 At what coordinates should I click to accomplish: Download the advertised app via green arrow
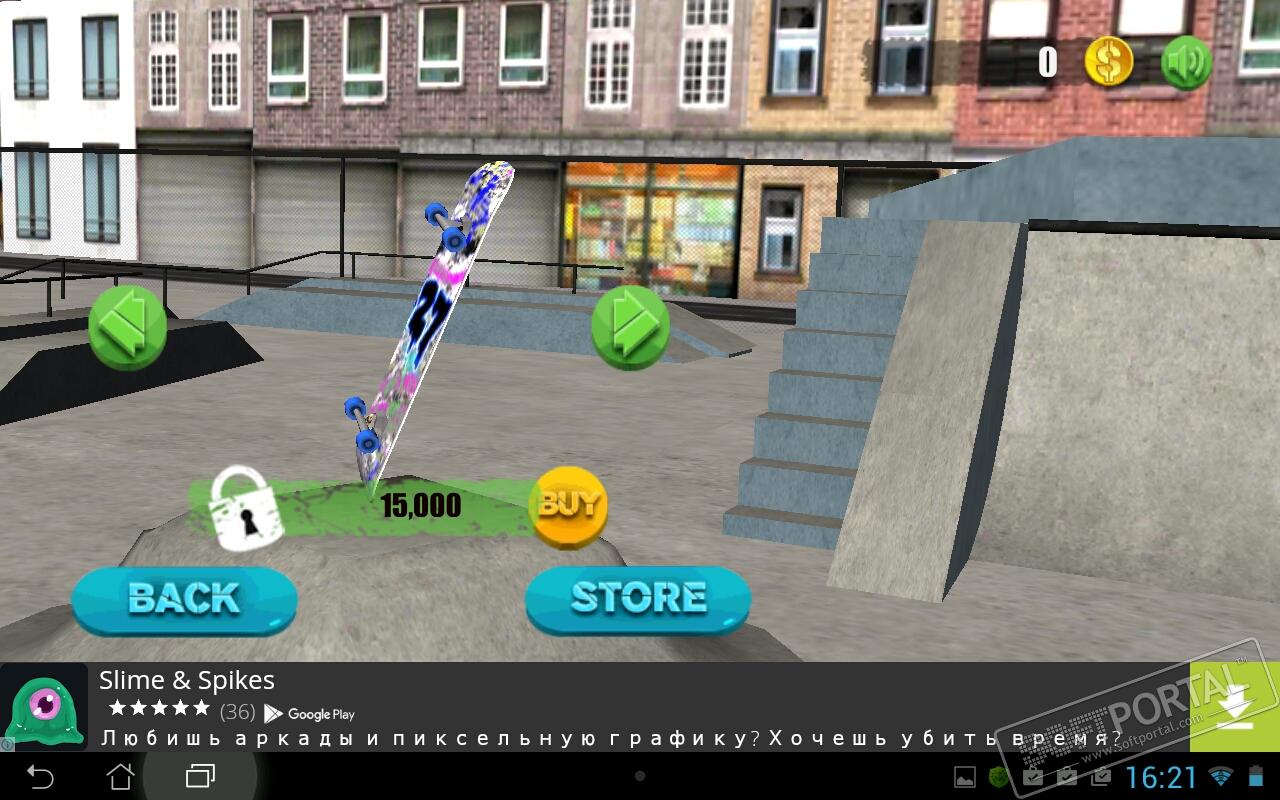pyautogui.click(x=1234, y=707)
